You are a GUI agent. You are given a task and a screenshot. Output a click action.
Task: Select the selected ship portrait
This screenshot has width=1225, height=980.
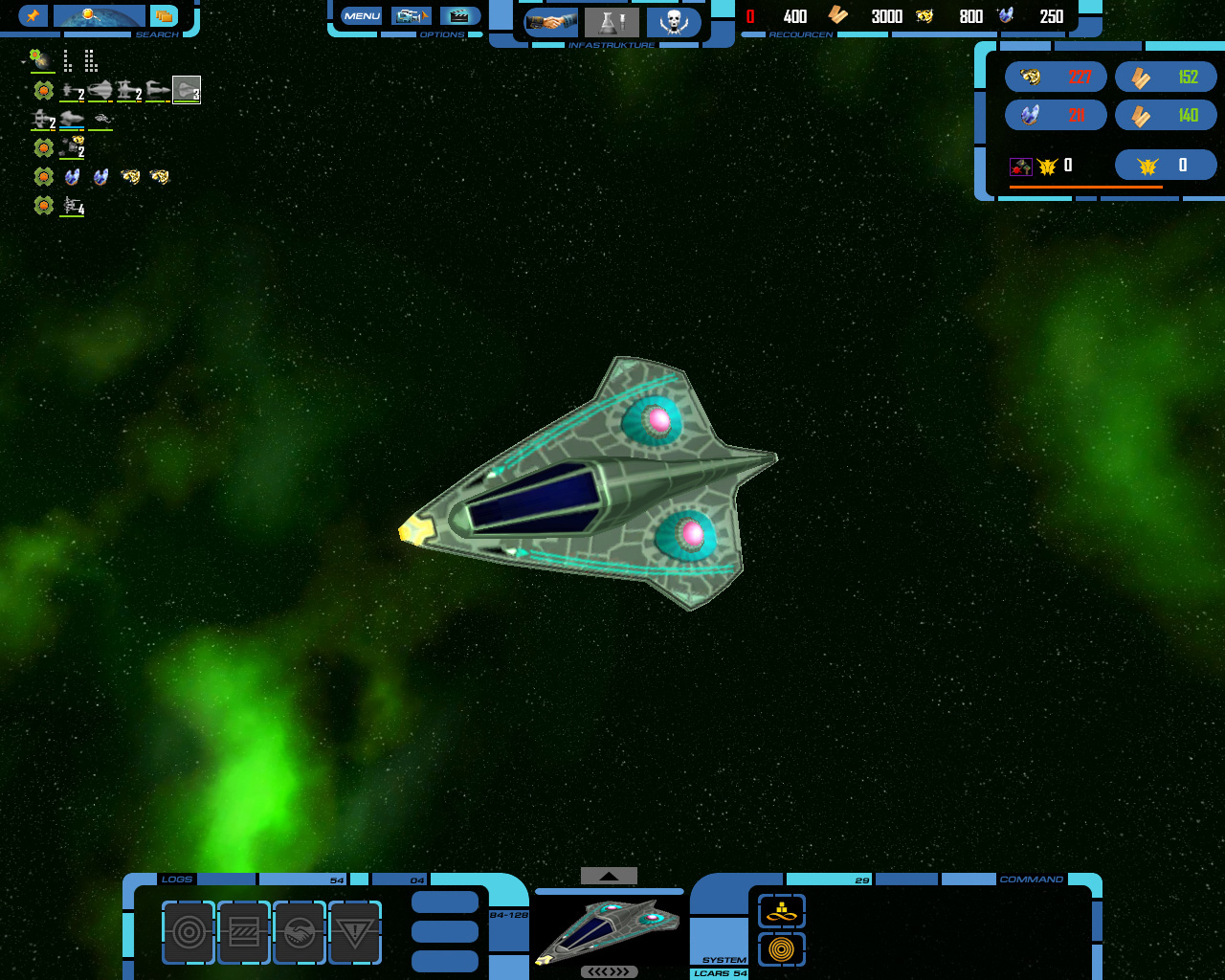(609, 928)
